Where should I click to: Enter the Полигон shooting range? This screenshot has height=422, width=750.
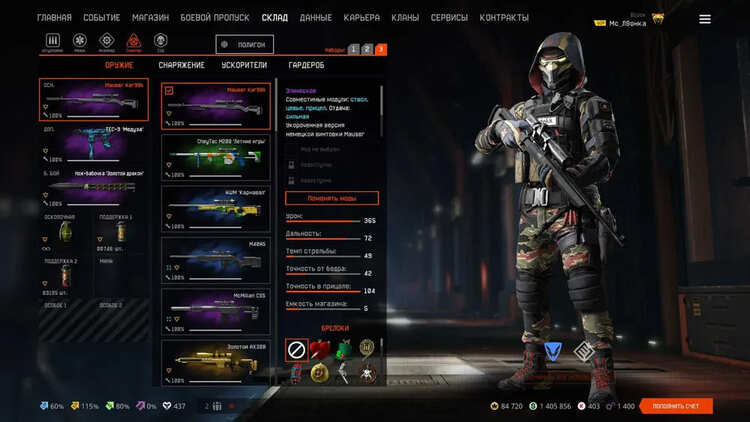point(244,45)
